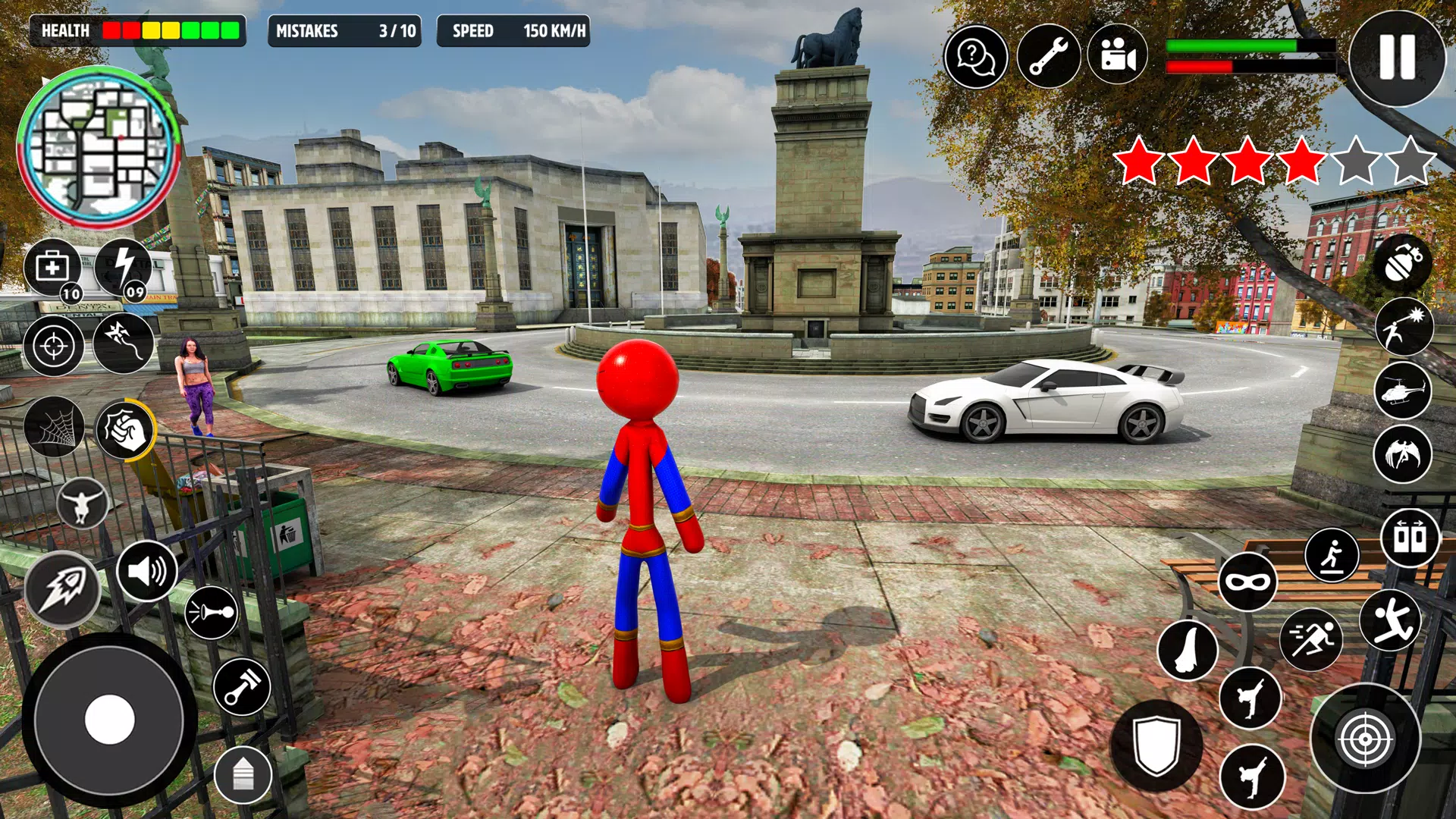Sprint using the running man icon
This screenshot has width=1456, height=819.
tap(1311, 639)
